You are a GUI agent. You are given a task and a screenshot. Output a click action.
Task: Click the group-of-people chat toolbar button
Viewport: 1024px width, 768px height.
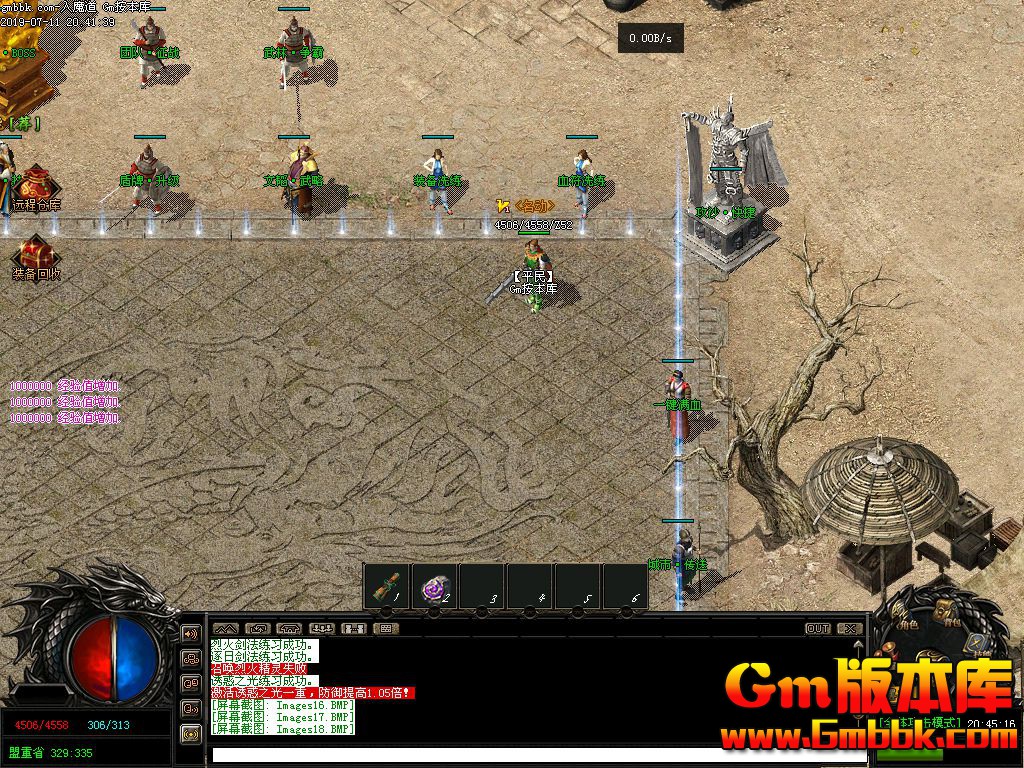coord(322,629)
